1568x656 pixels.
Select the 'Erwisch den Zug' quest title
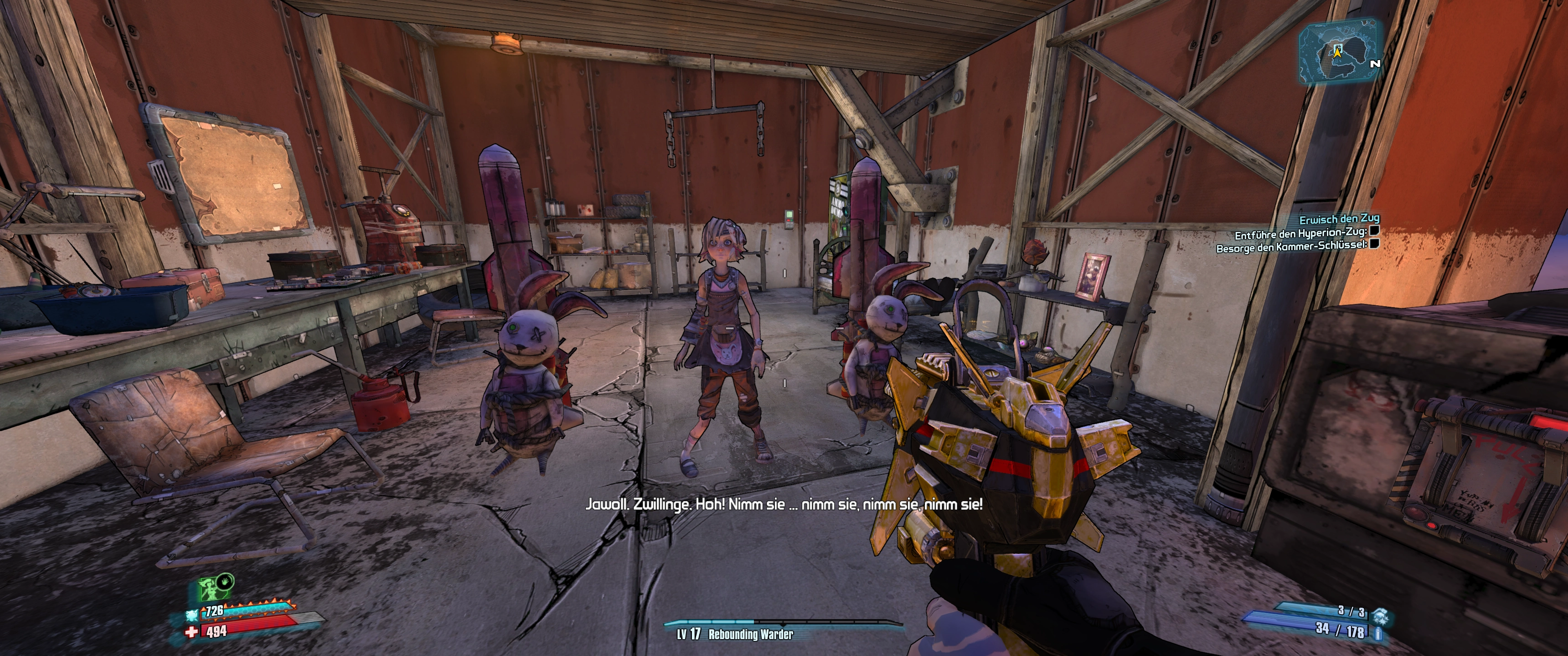(x=1339, y=219)
